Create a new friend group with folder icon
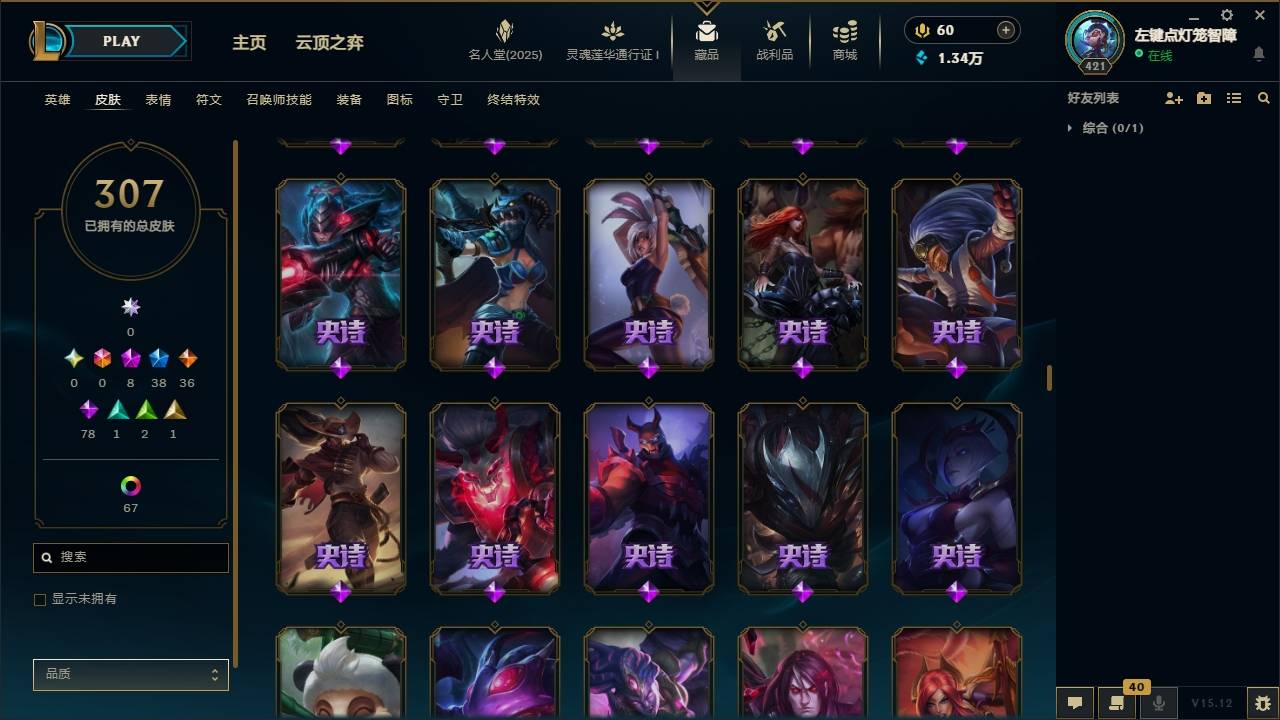Viewport: 1280px width, 720px height. [x=1204, y=97]
